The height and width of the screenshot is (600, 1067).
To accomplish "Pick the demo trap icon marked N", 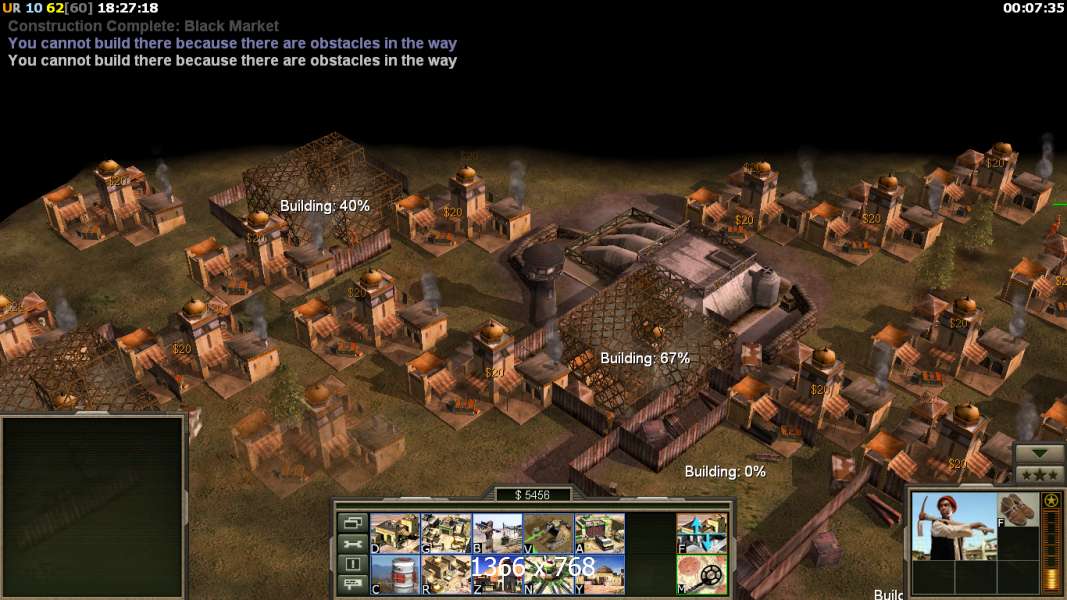I will [548, 575].
